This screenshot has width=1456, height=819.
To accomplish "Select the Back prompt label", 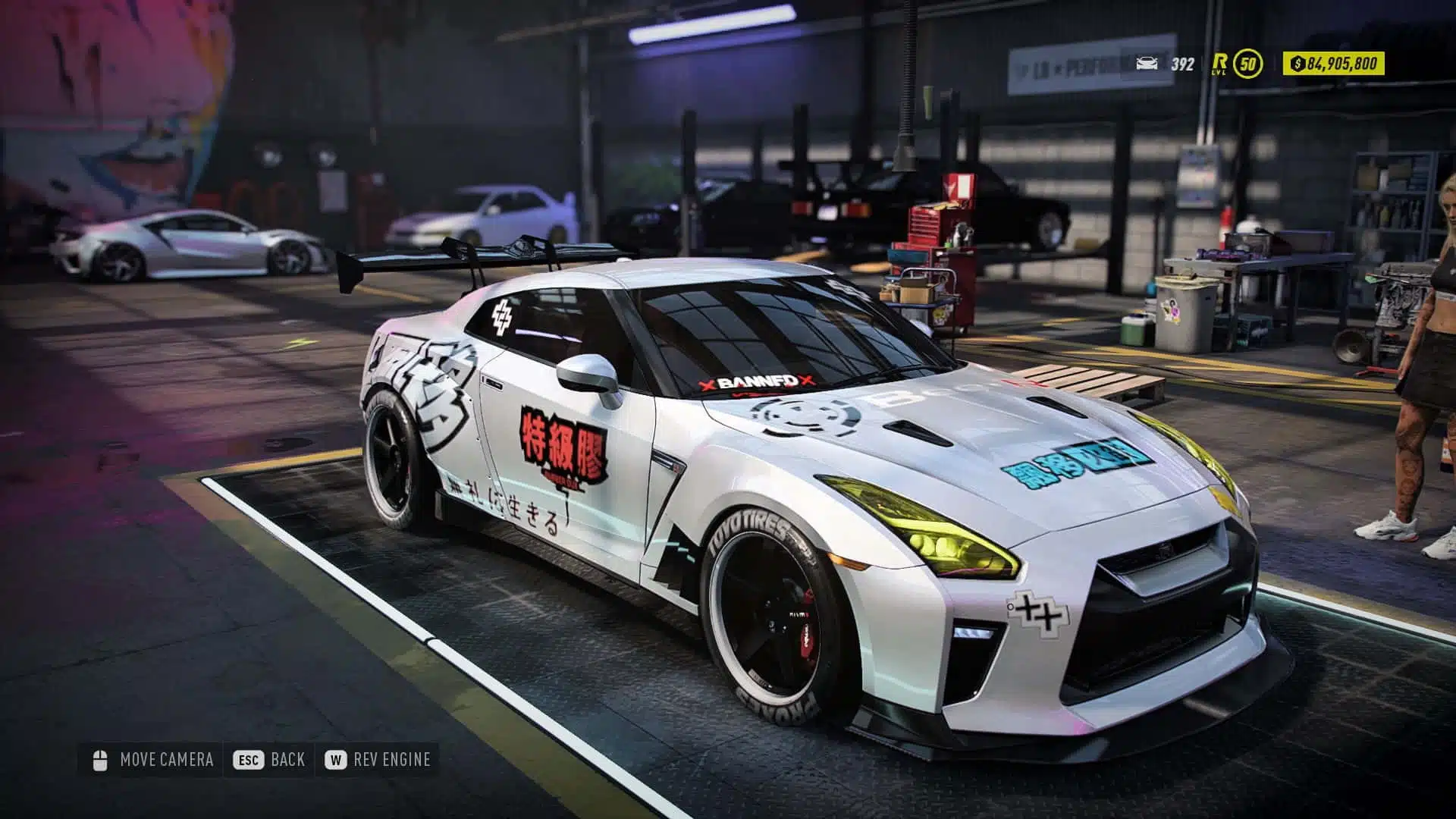I will click(x=287, y=759).
